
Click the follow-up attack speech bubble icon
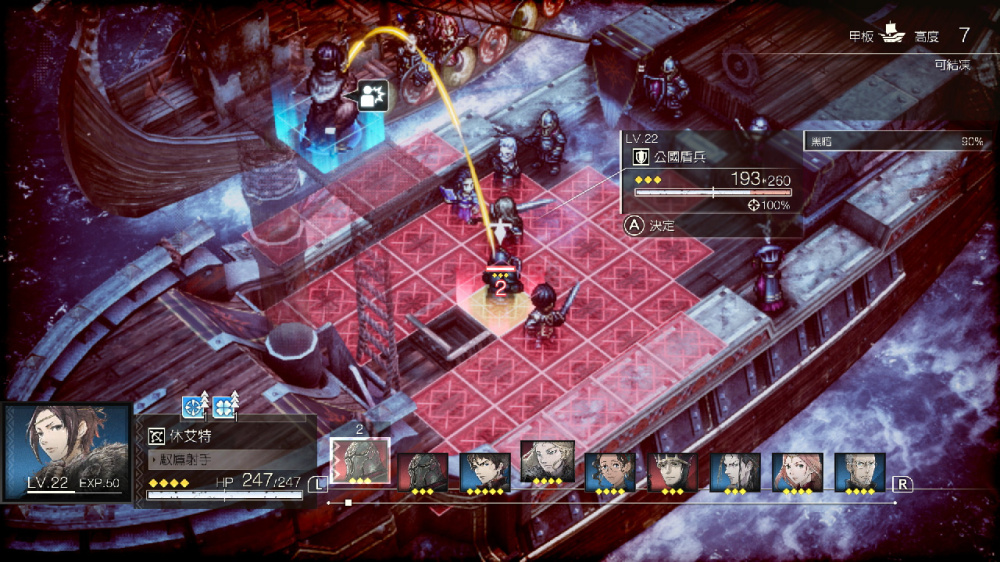(x=372, y=96)
